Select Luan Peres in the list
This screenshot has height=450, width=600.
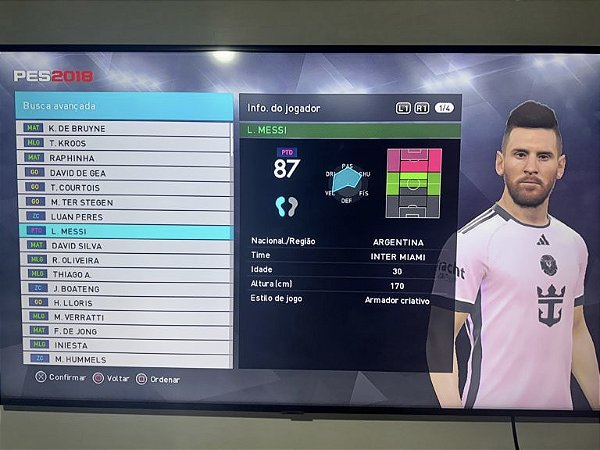(125, 216)
